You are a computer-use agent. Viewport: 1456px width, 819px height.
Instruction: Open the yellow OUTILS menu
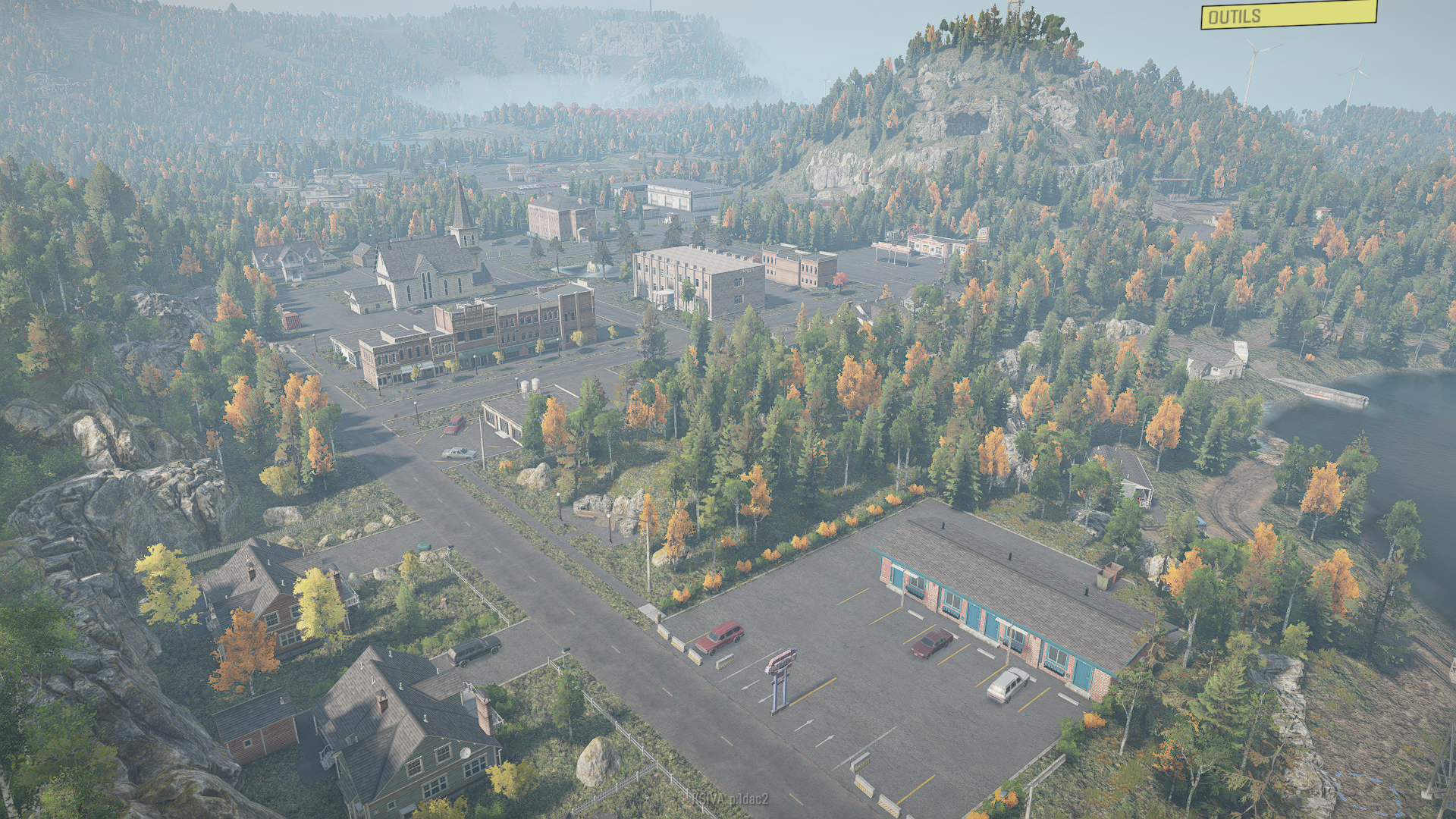click(1288, 15)
